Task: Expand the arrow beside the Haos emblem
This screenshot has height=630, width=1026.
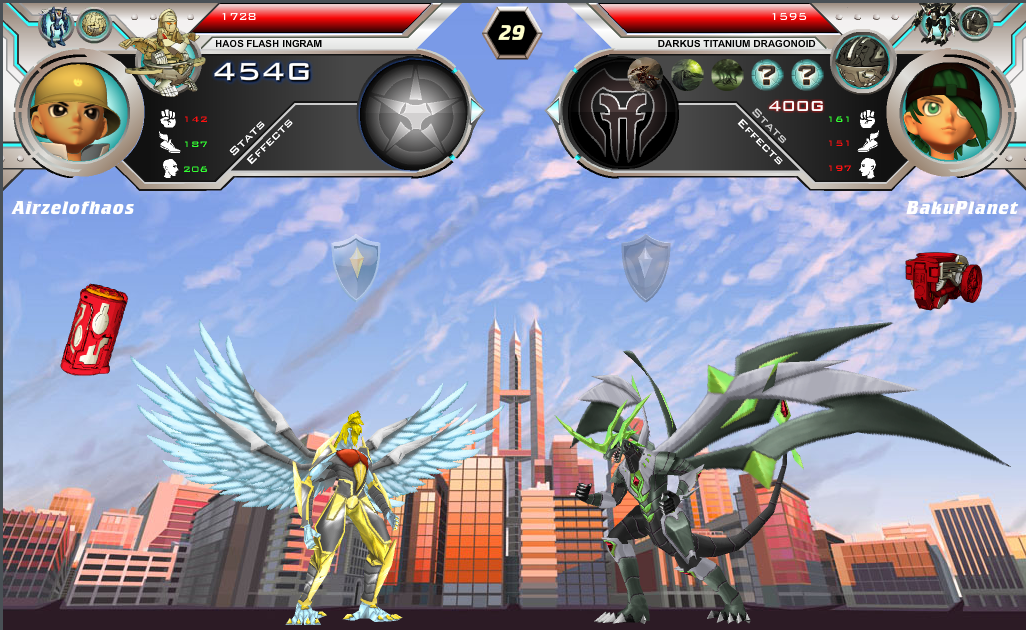Action: coord(477,112)
